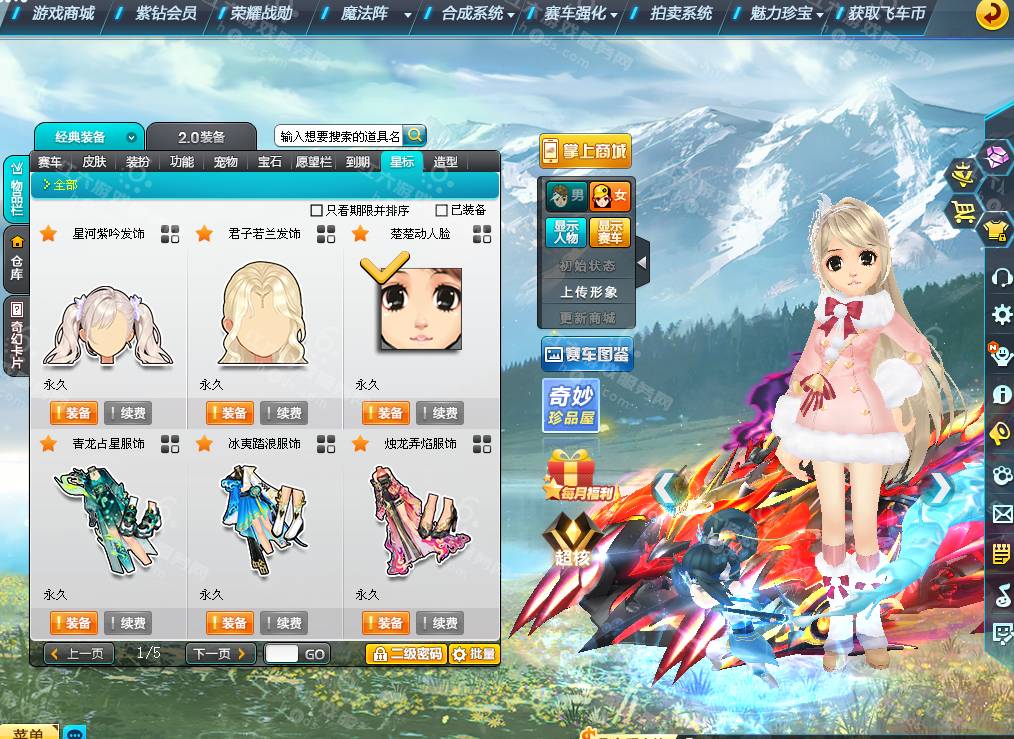Choose the 楚楚动人脸 face item

coord(420,308)
